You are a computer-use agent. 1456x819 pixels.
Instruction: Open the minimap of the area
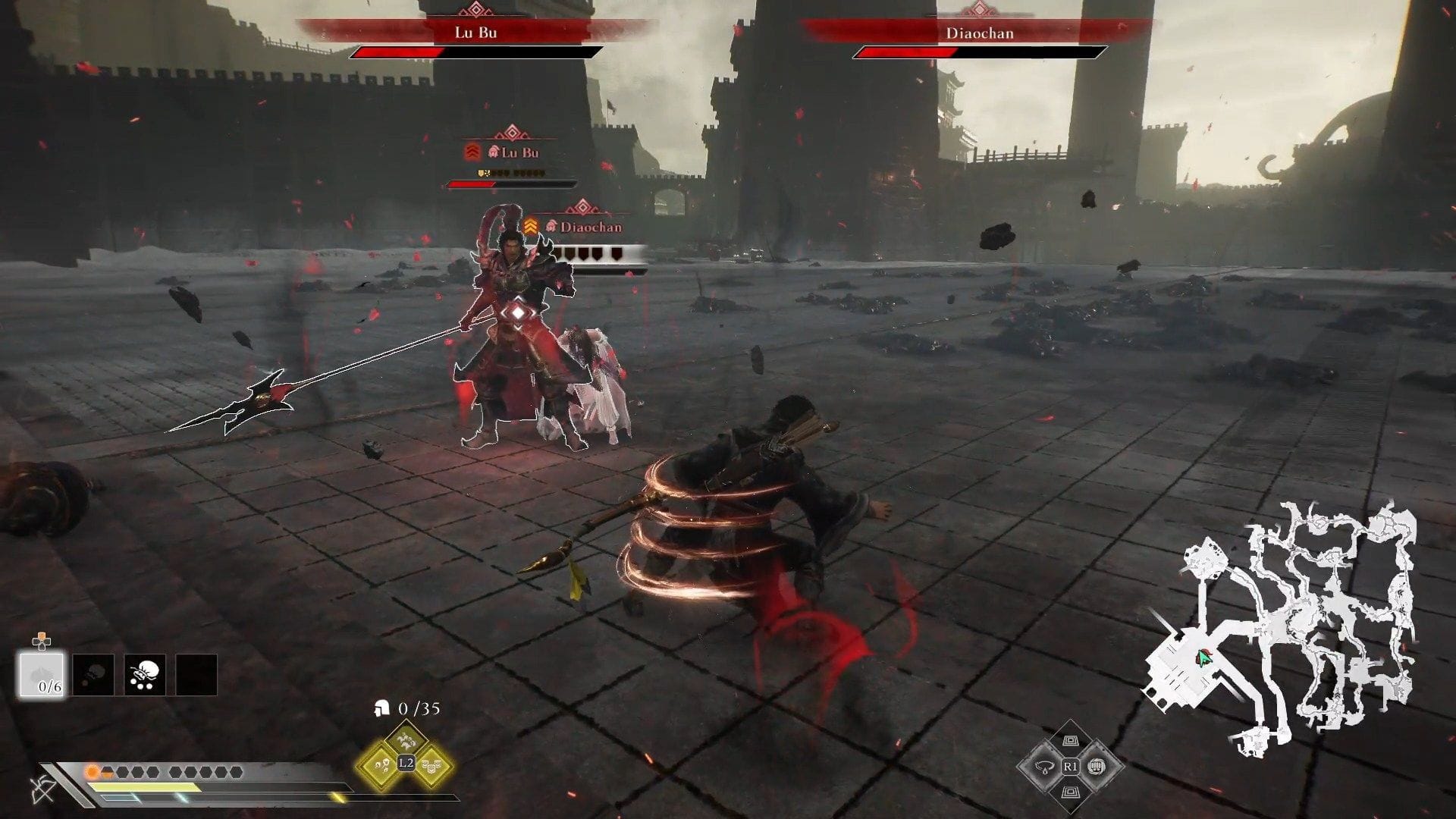tap(1282, 629)
